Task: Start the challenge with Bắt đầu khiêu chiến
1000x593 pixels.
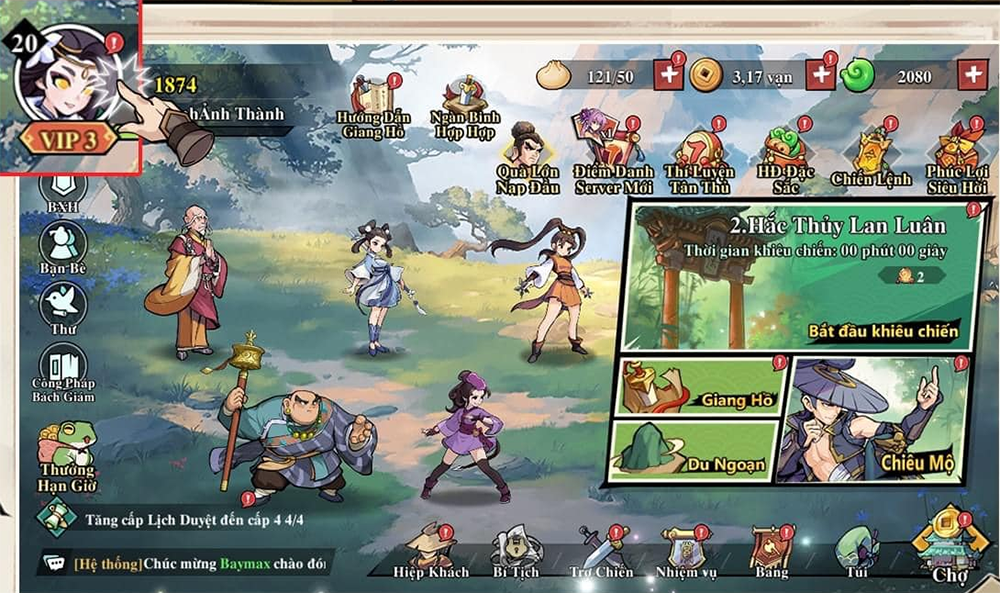Action: click(x=884, y=330)
